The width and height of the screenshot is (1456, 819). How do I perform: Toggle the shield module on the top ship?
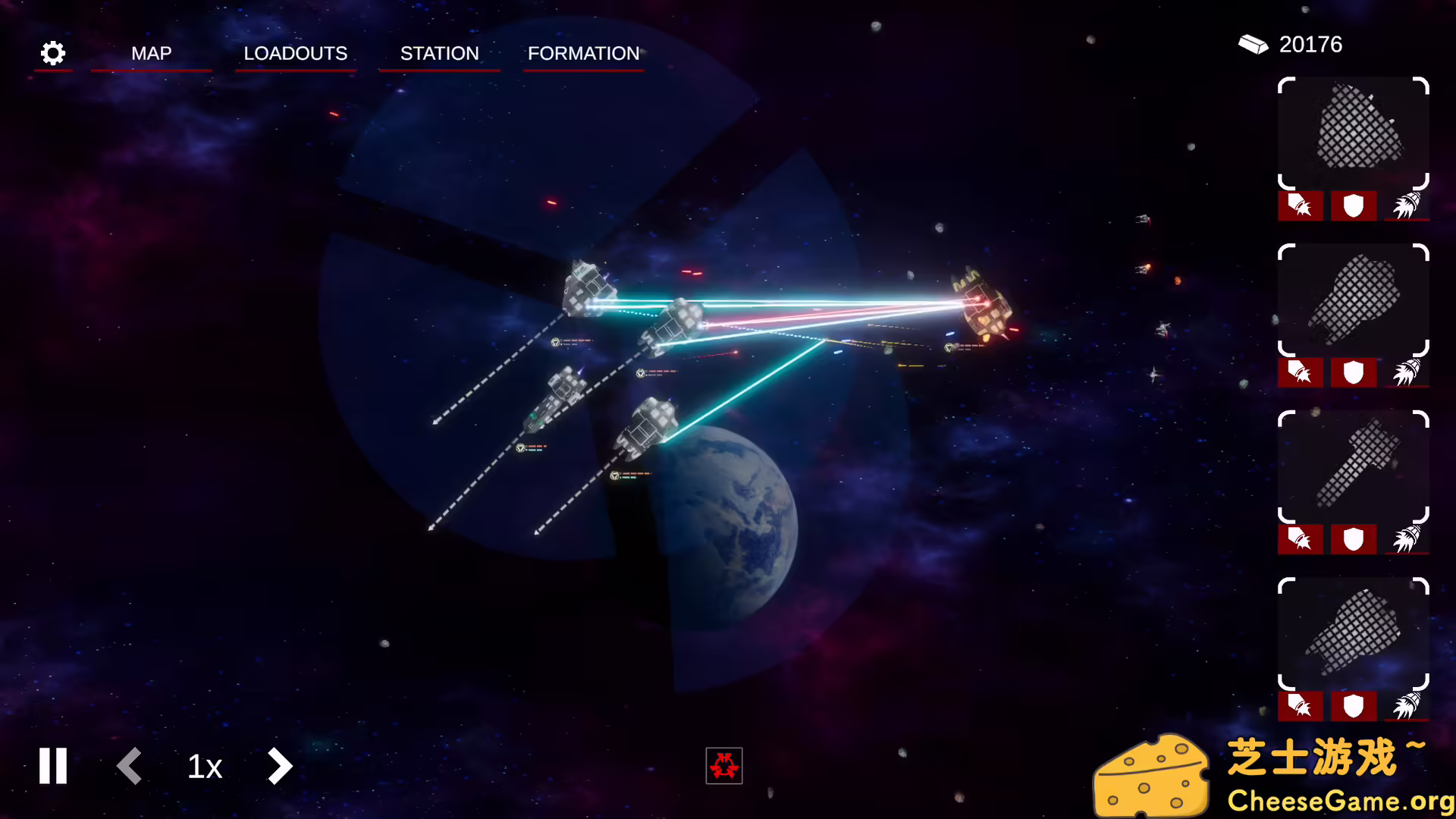point(1353,206)
